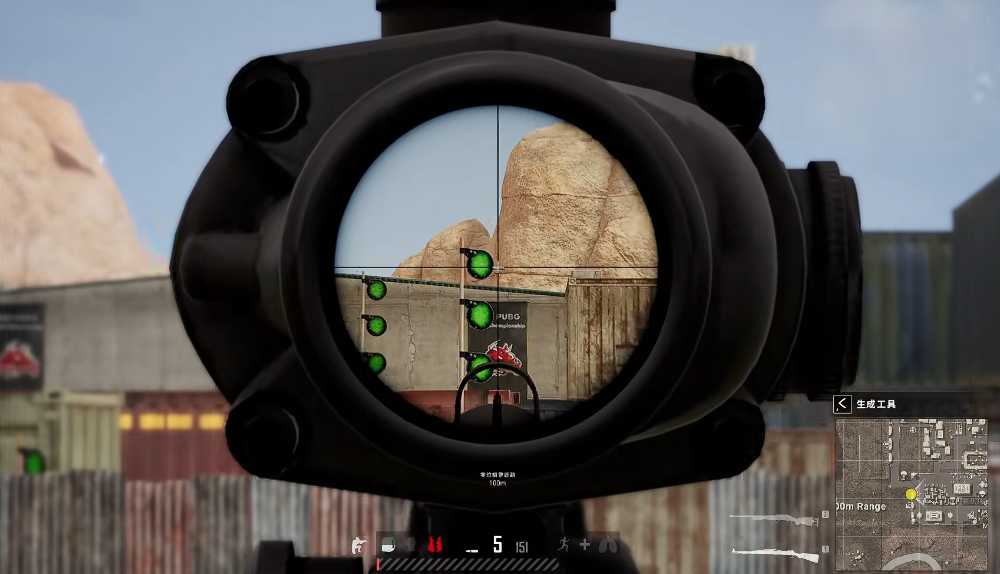Click the running figure boost icon
This screenshot has width=1000, height=574.
563,545
